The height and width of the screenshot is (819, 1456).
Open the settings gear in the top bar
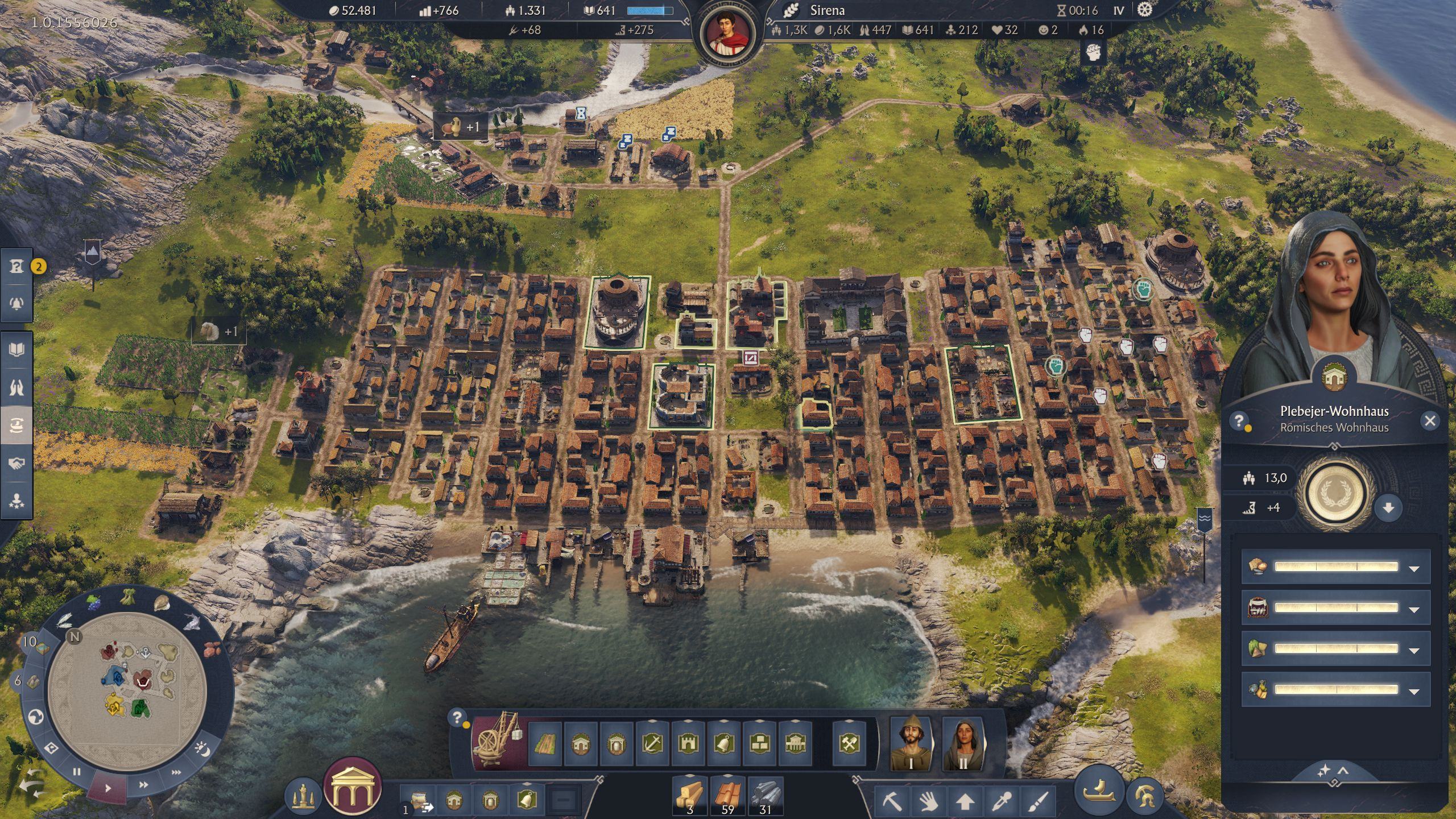pos(1144,10)
